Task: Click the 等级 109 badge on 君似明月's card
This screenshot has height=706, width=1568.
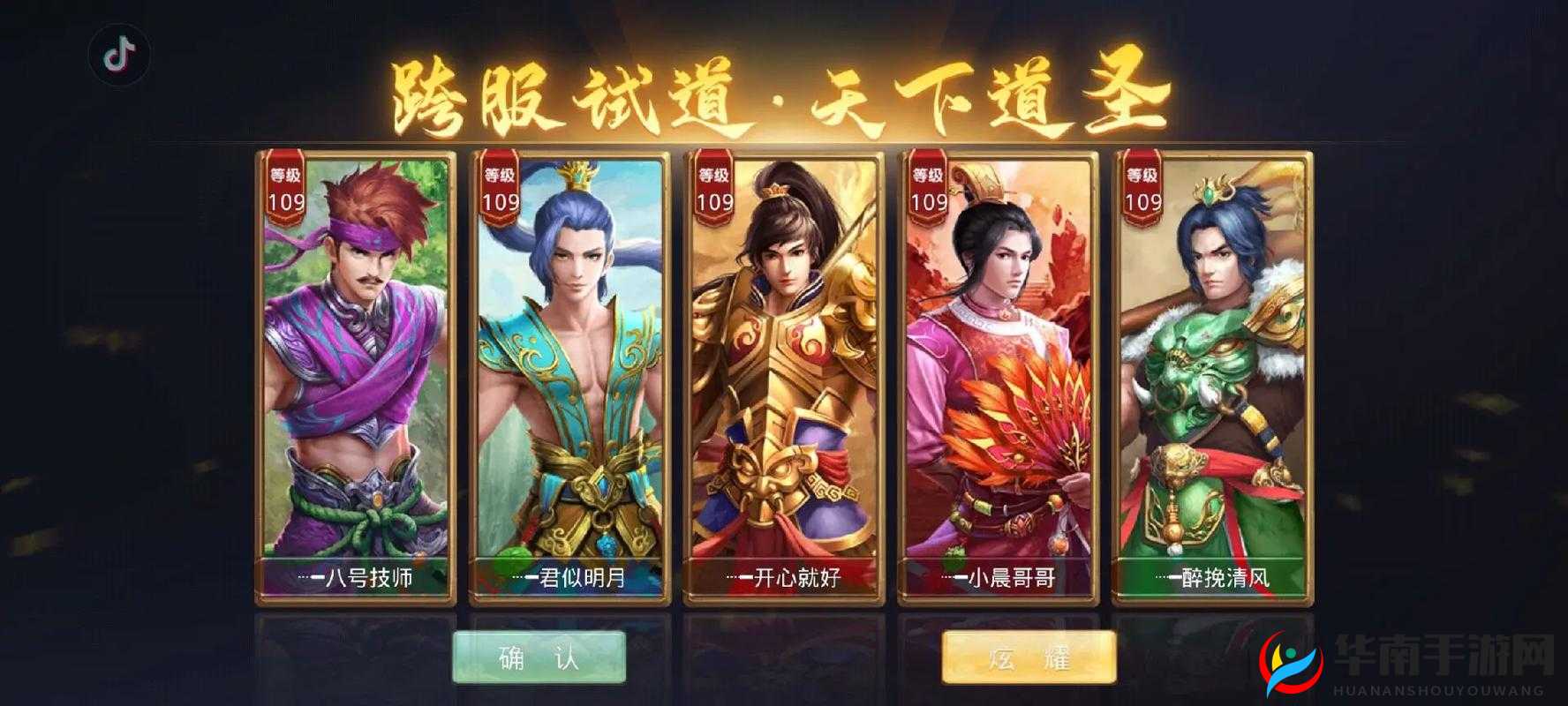Action: tap(499, 188)
